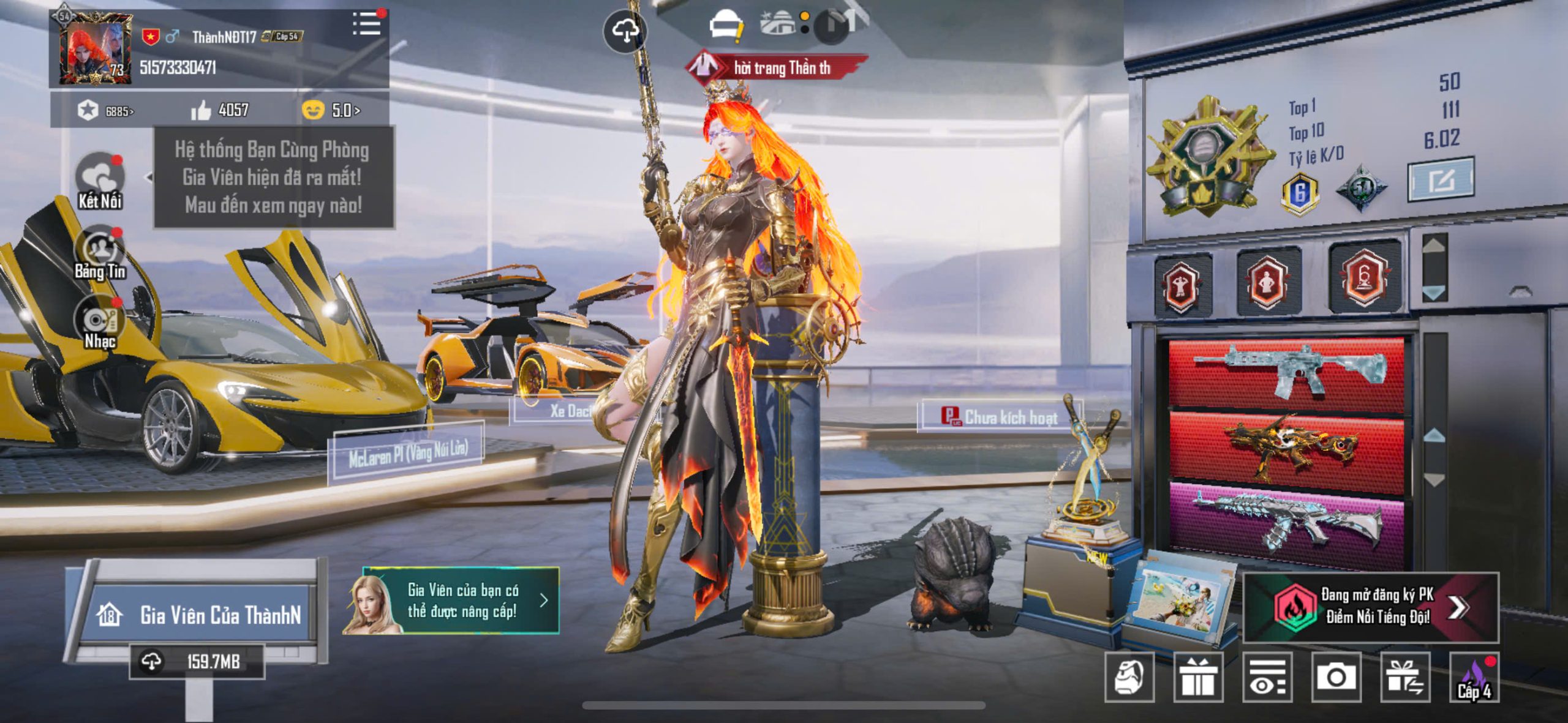Open the PK registration team banner

[x=1371, y=607]
